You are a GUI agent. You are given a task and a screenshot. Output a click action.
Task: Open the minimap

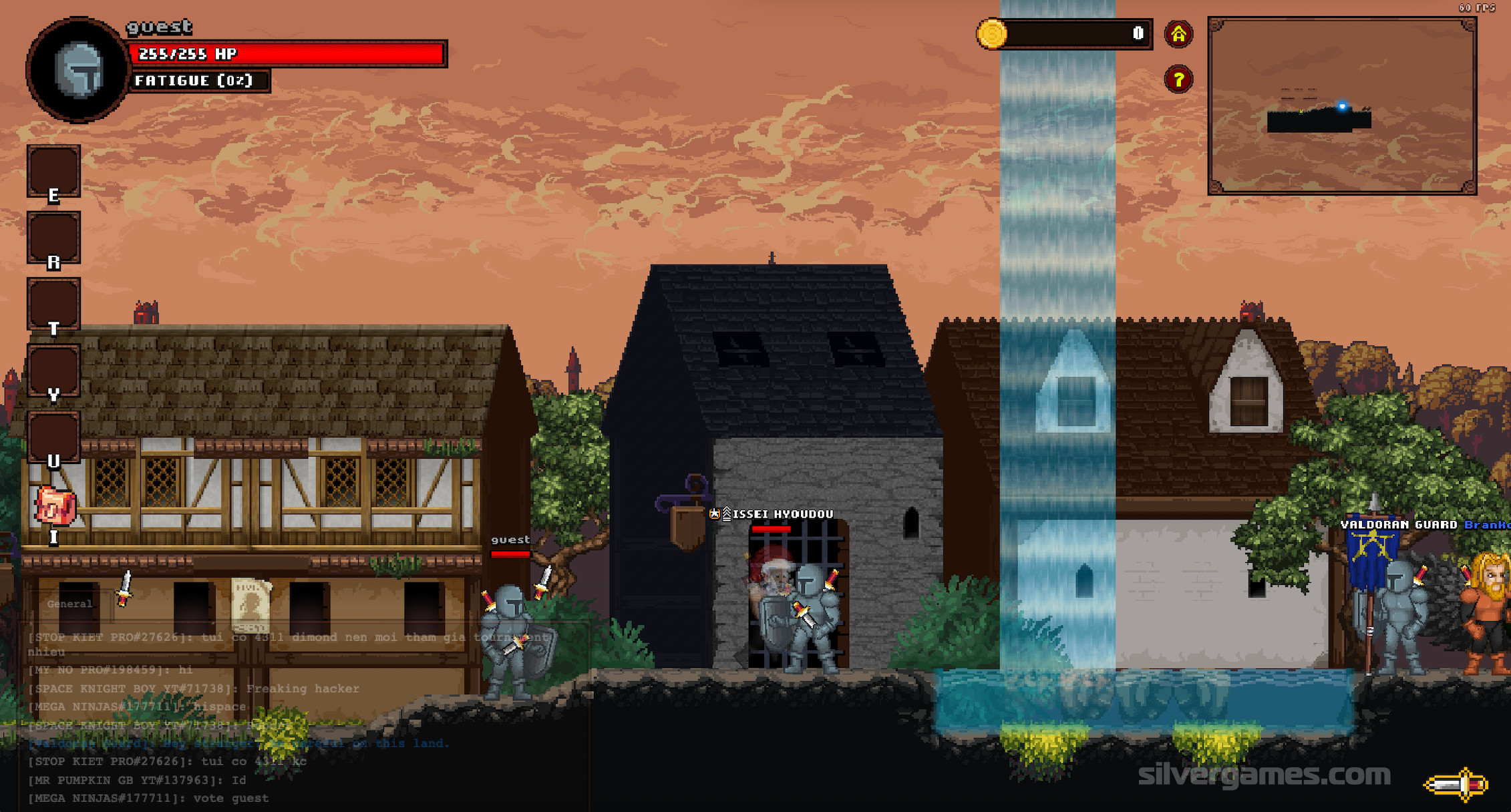point(1341,106)
